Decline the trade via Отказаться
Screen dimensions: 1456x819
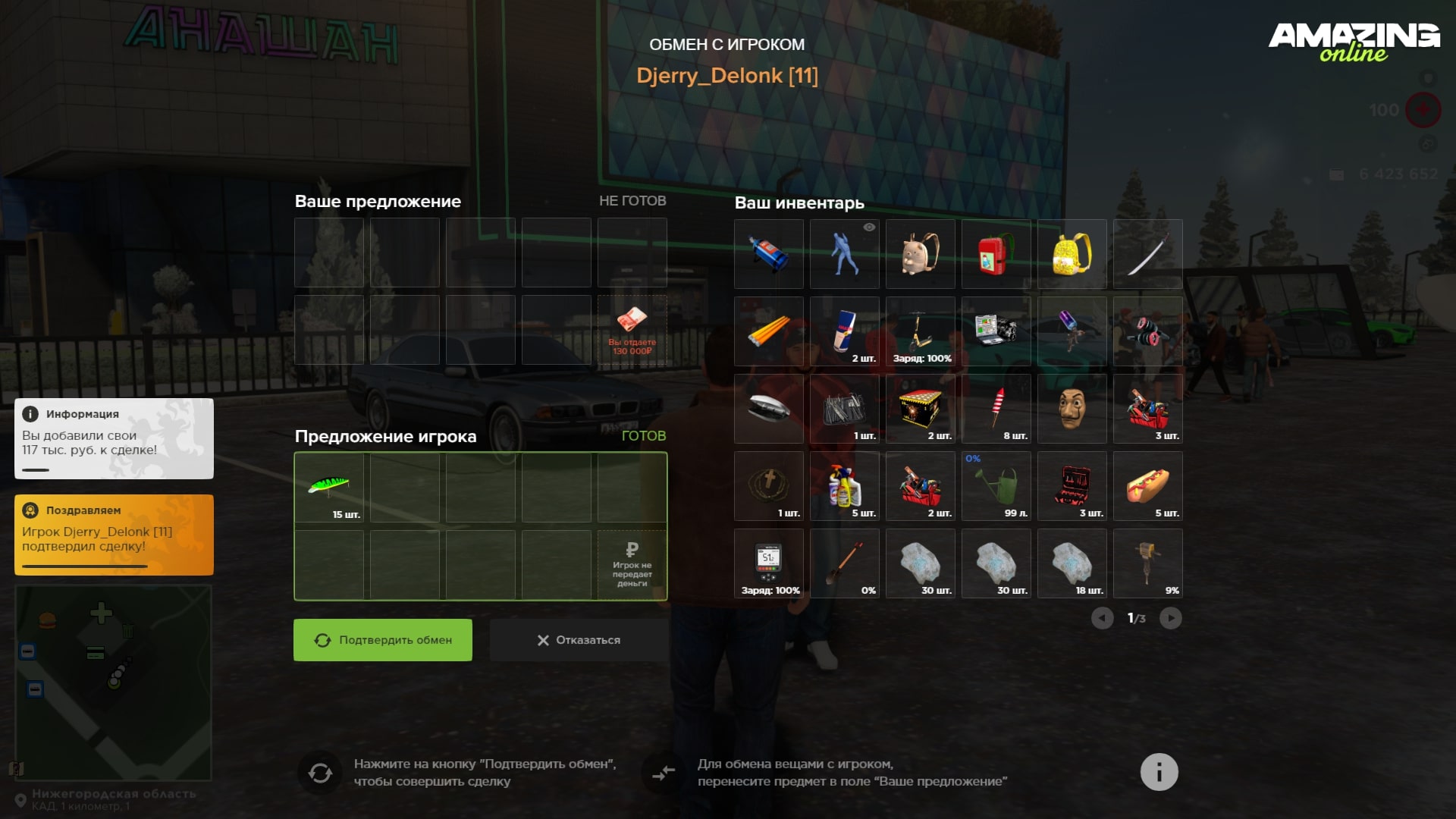[x=579, y=640]
